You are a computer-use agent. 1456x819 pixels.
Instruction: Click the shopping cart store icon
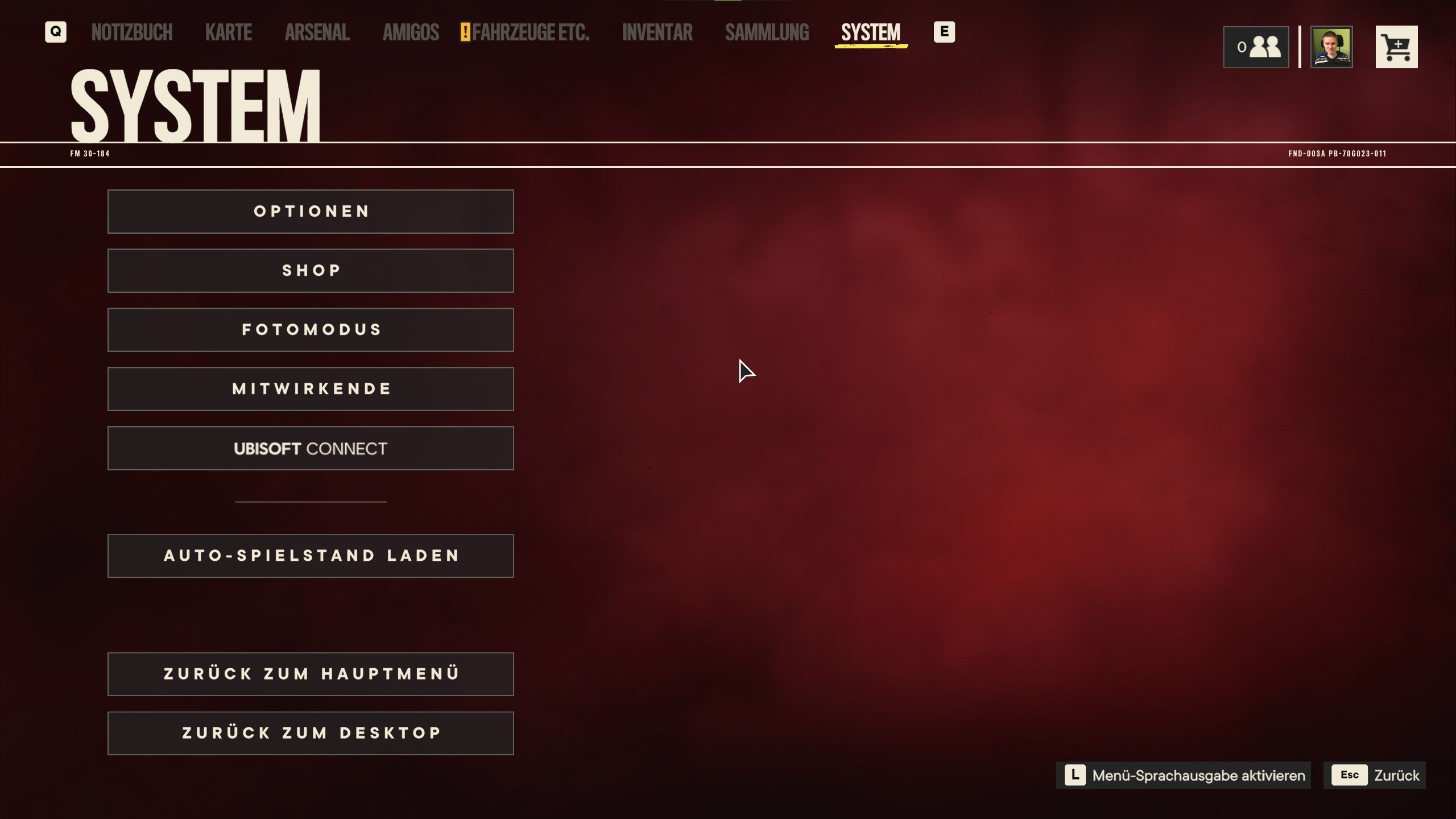point(1396,47)
